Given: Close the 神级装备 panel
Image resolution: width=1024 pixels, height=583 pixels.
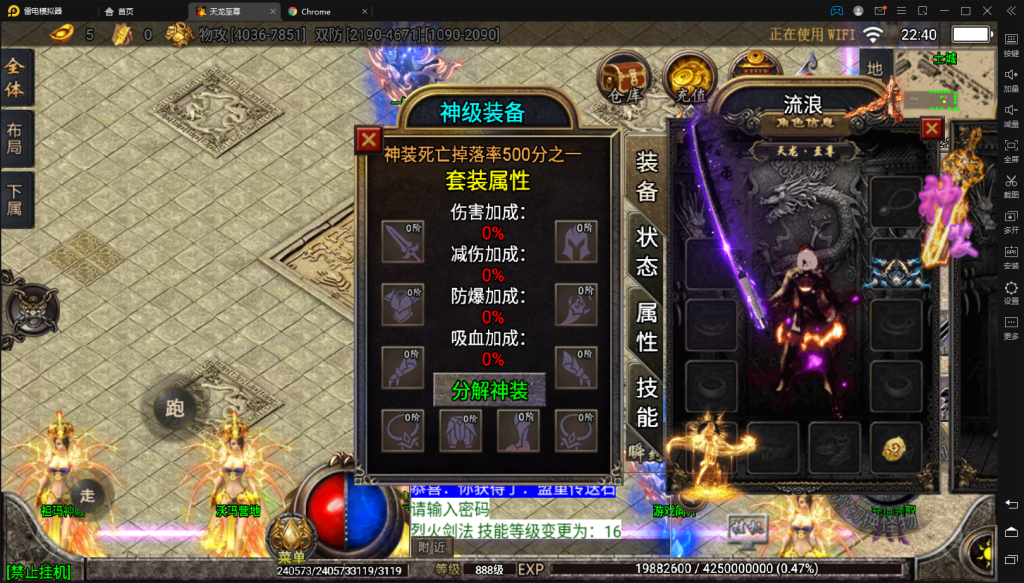Looking at the screenshot, I should (369, 139).
